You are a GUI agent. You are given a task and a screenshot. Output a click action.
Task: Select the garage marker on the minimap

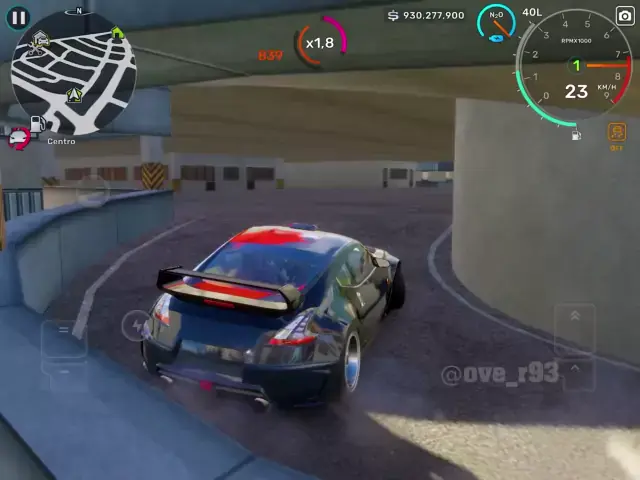(x=41, y=39)
